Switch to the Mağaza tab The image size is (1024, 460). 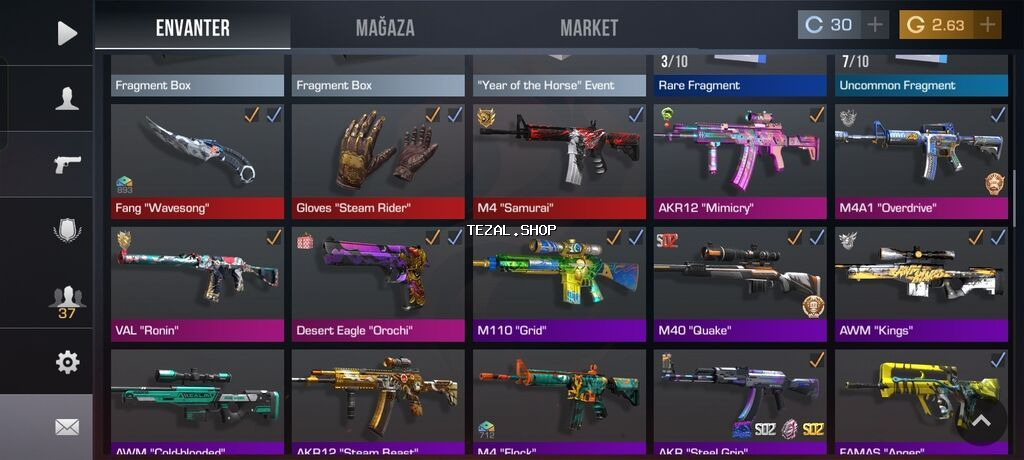385,28
